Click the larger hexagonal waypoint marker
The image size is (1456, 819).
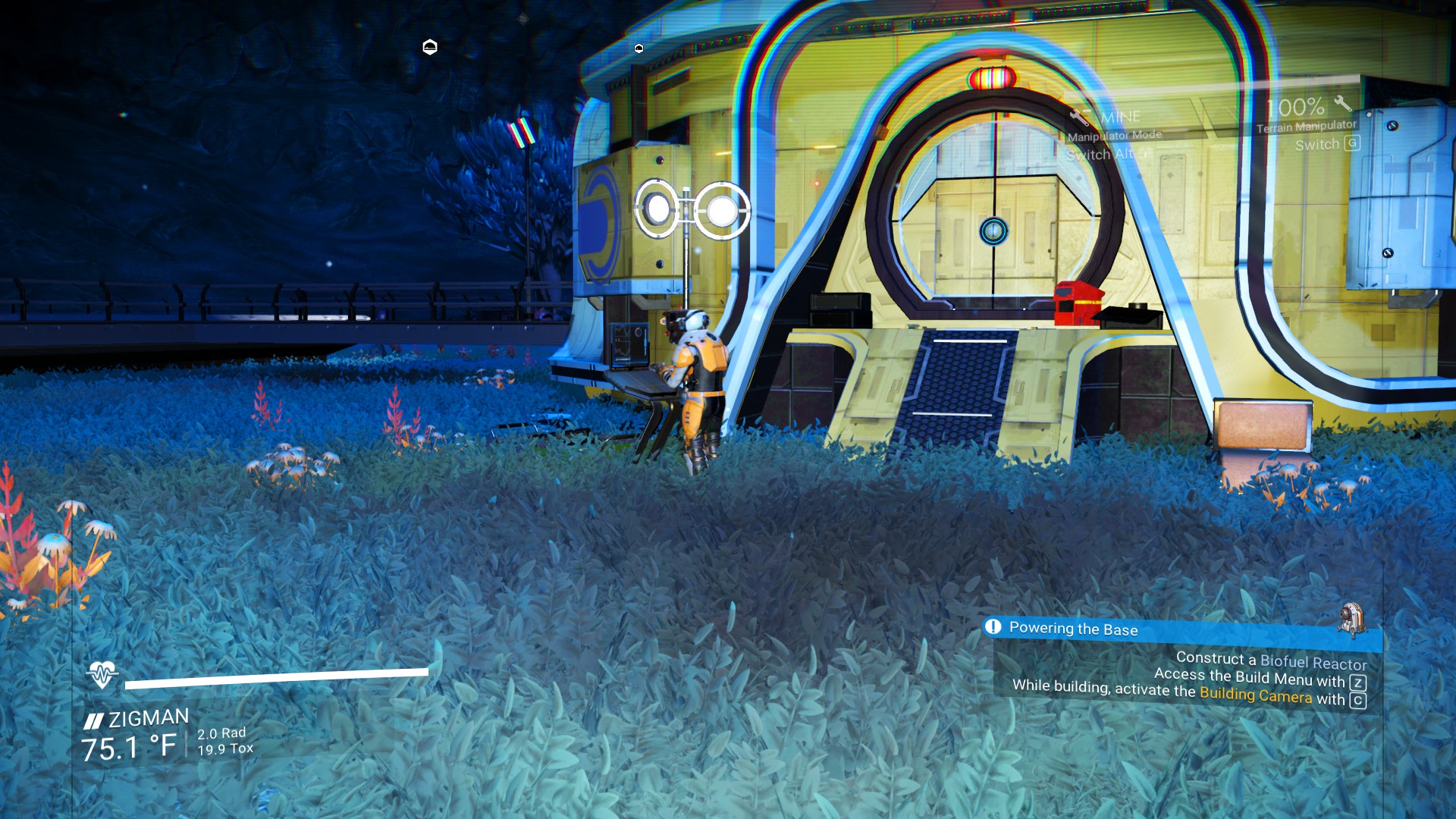pyautogui.click(x=430, y=47)
